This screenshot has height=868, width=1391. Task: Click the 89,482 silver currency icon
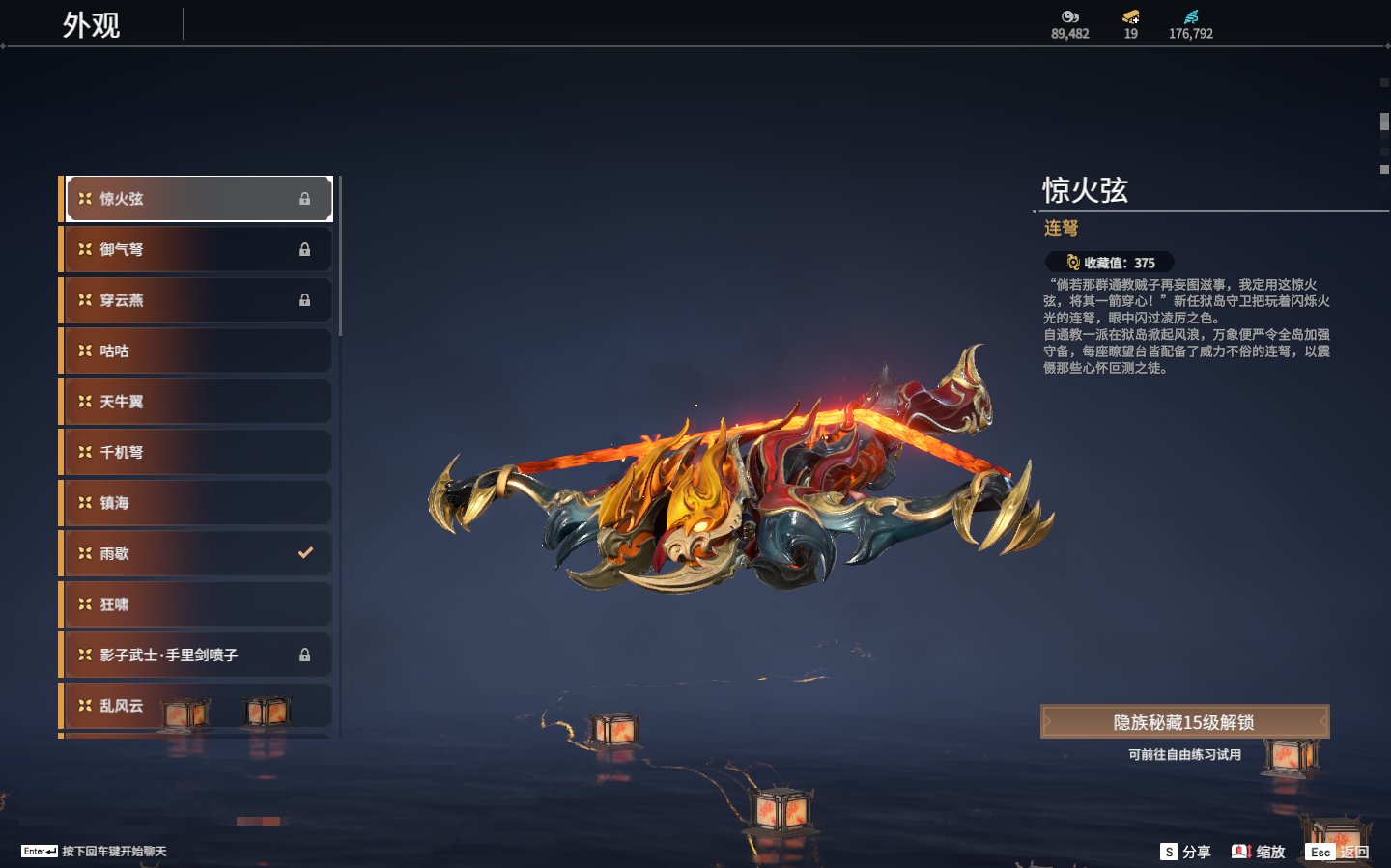coord(1069,16)
